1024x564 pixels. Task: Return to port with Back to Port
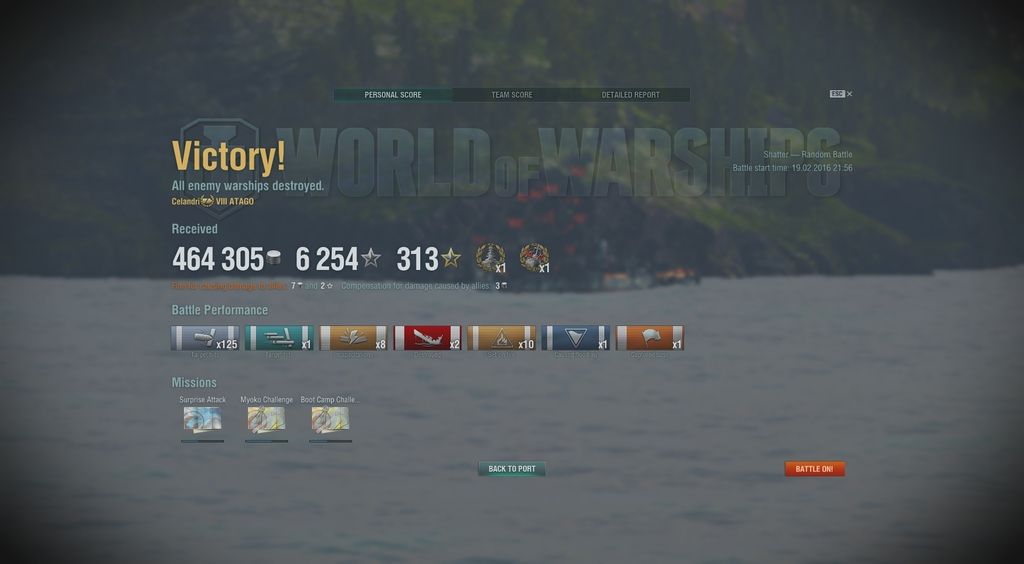pyautogui.click(x=511, y=469)
